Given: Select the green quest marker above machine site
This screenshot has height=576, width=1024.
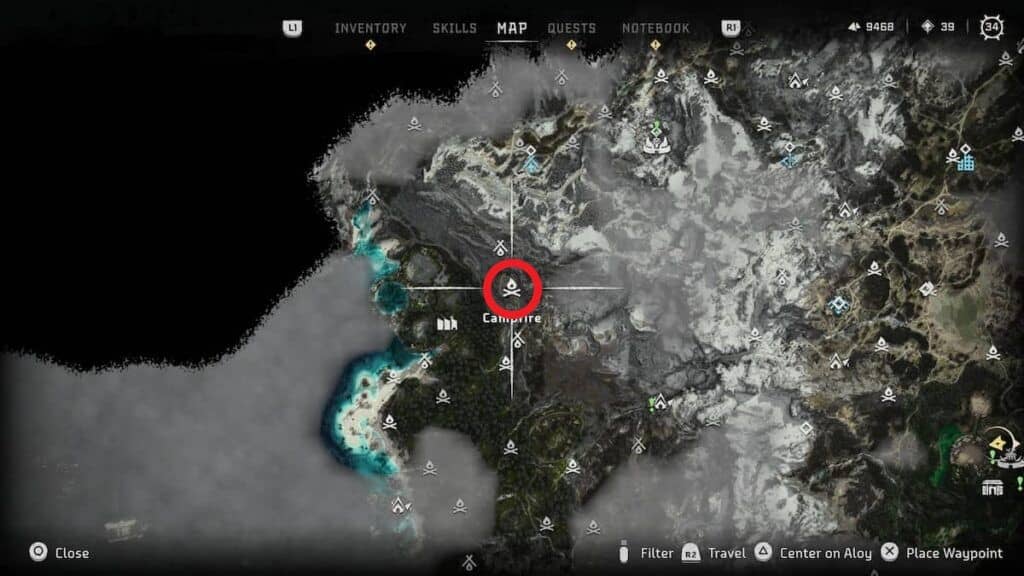Looking at the screenshot, I should pyautogui.click(x=656, y=128).
